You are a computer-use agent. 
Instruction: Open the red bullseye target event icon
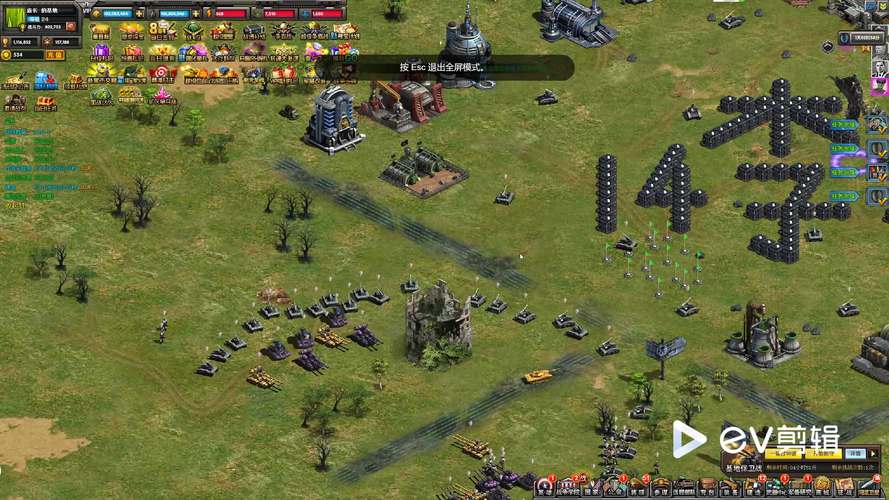point(161,73)
